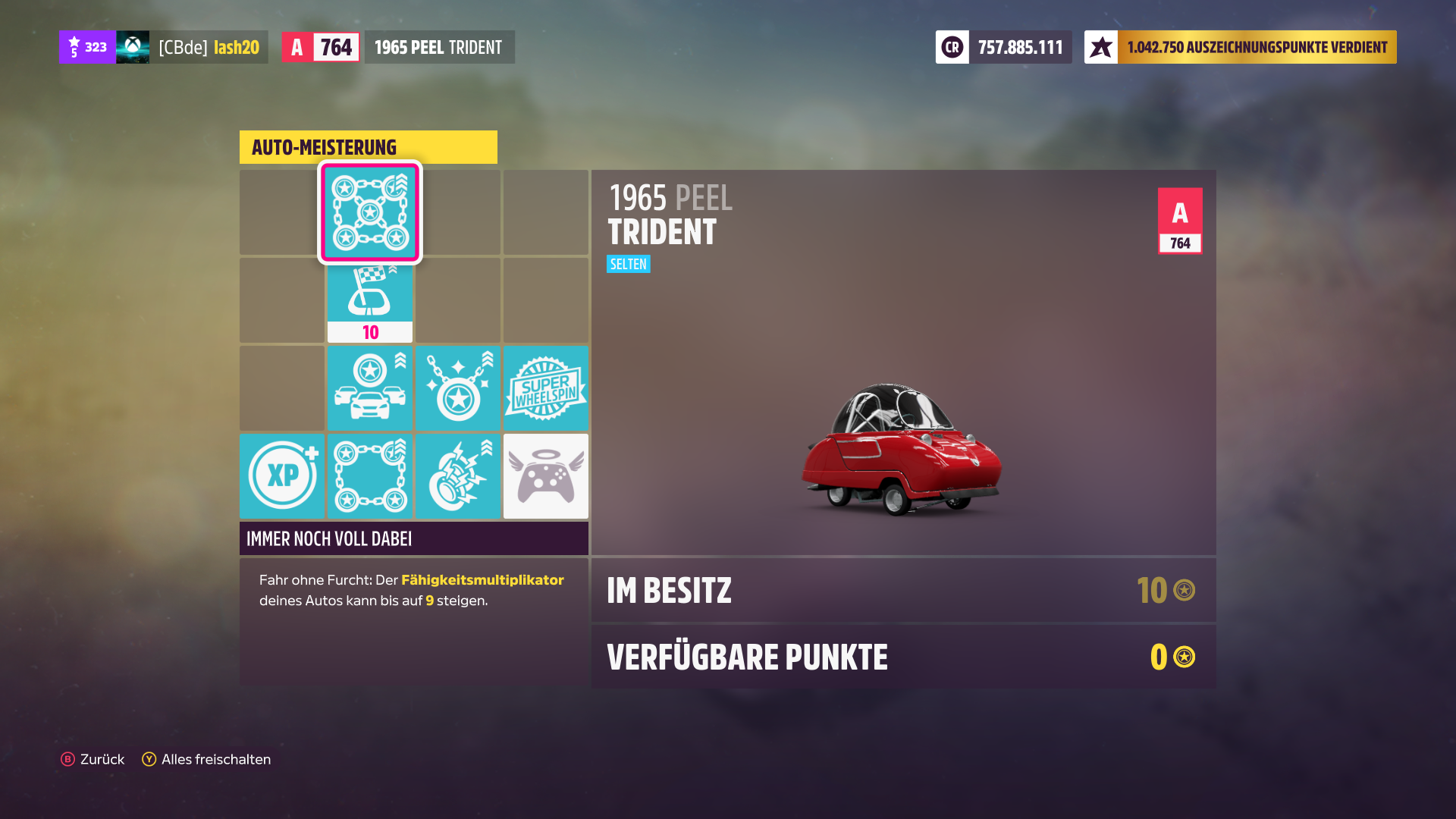The image size is (1456, 819).
Task: Select the 1965 PEEL TRIDENT title bar
Action: (x=438, y=46)
